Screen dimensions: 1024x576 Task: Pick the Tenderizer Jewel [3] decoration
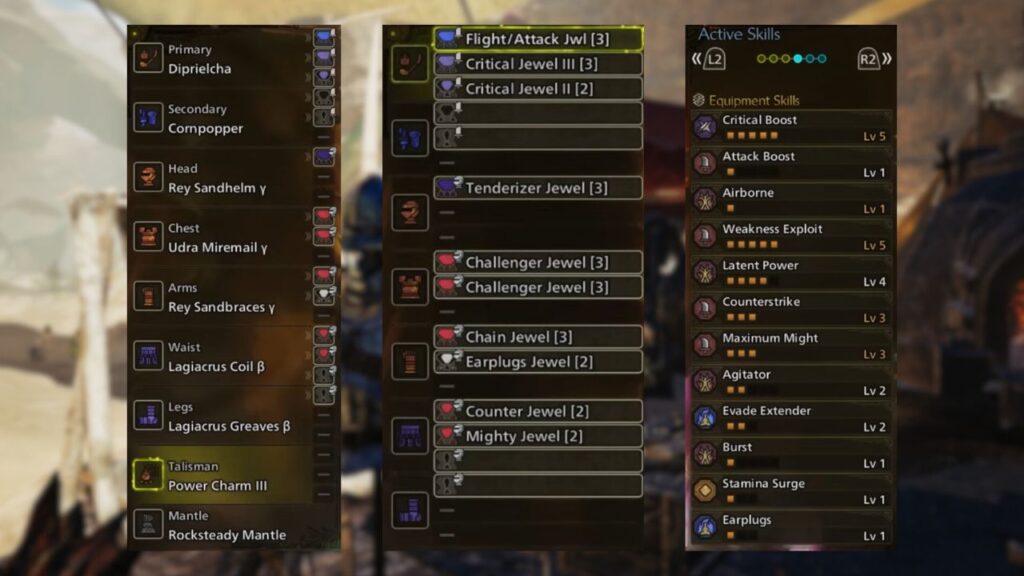538,188
